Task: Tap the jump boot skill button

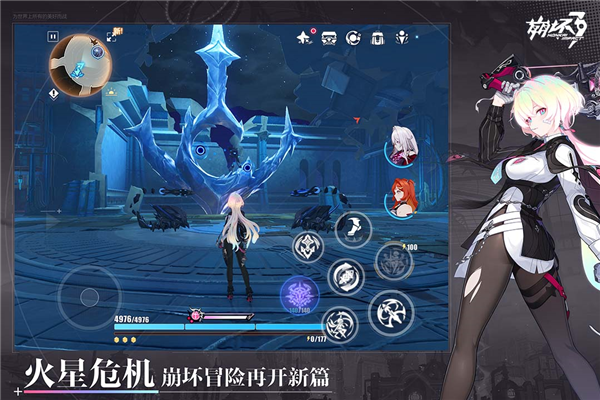Action: click(352, 229)
